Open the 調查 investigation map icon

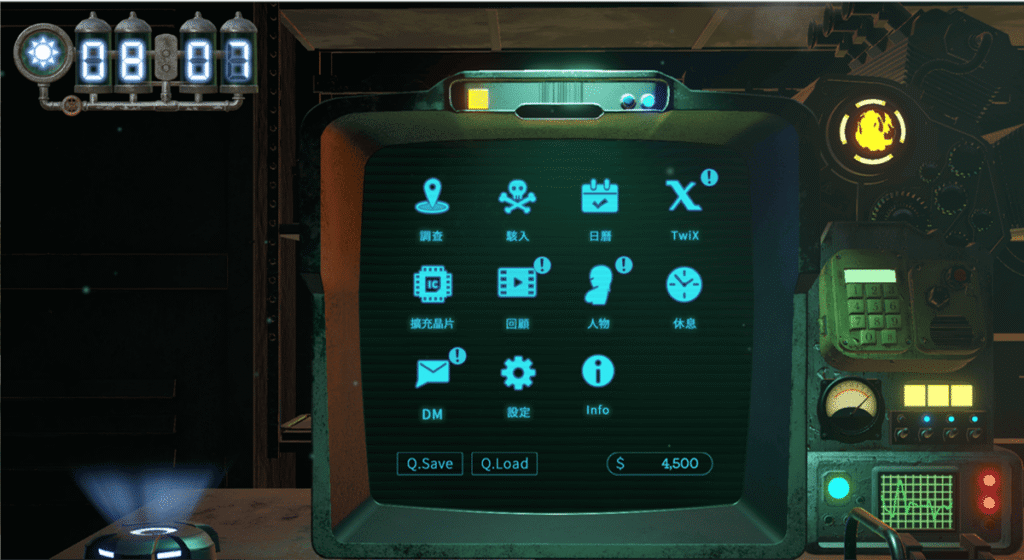(x=432, y=198)
